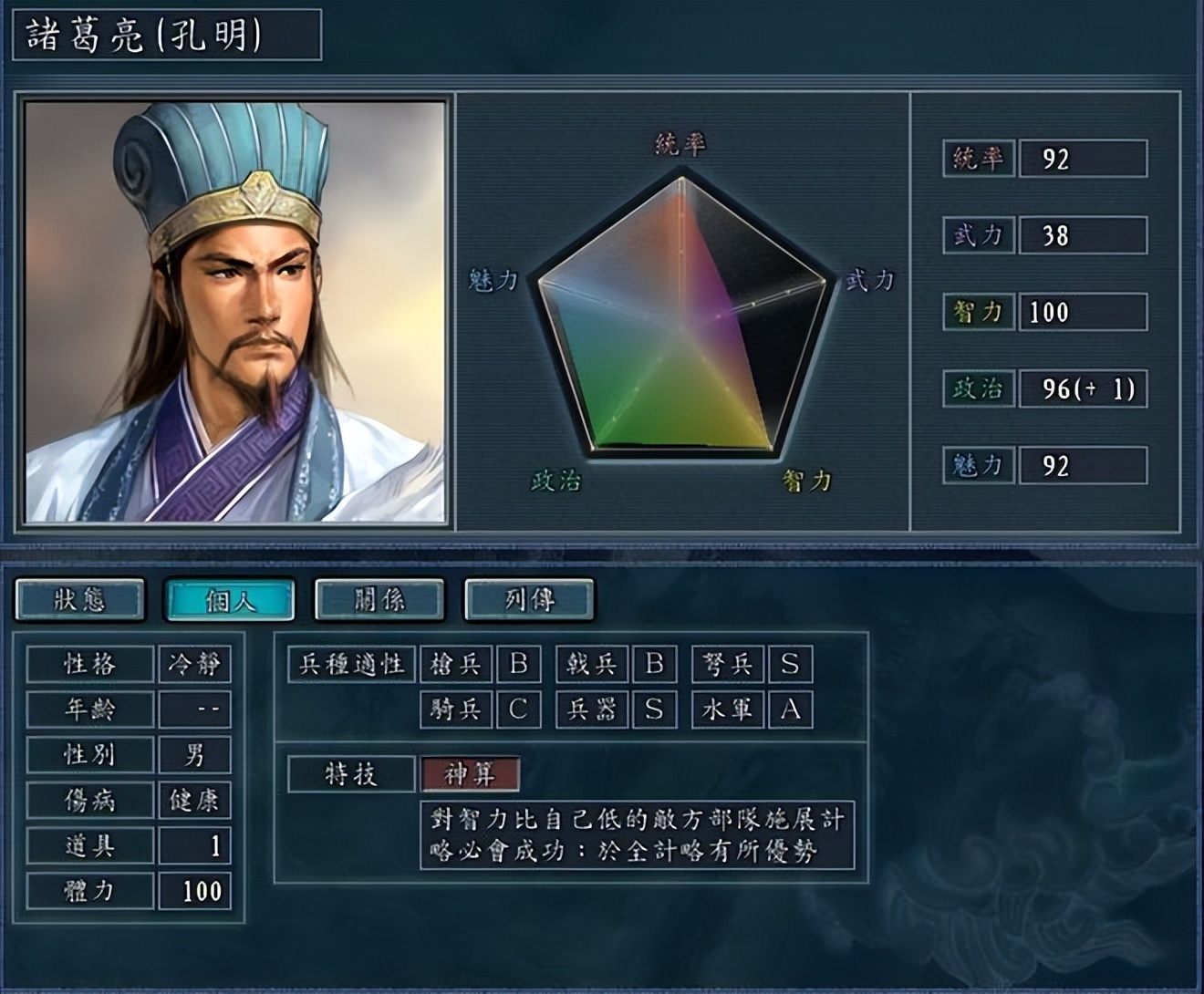Select the 武力 stat label
Screen dimensions: 1204x994
click(x=978, y=234)
